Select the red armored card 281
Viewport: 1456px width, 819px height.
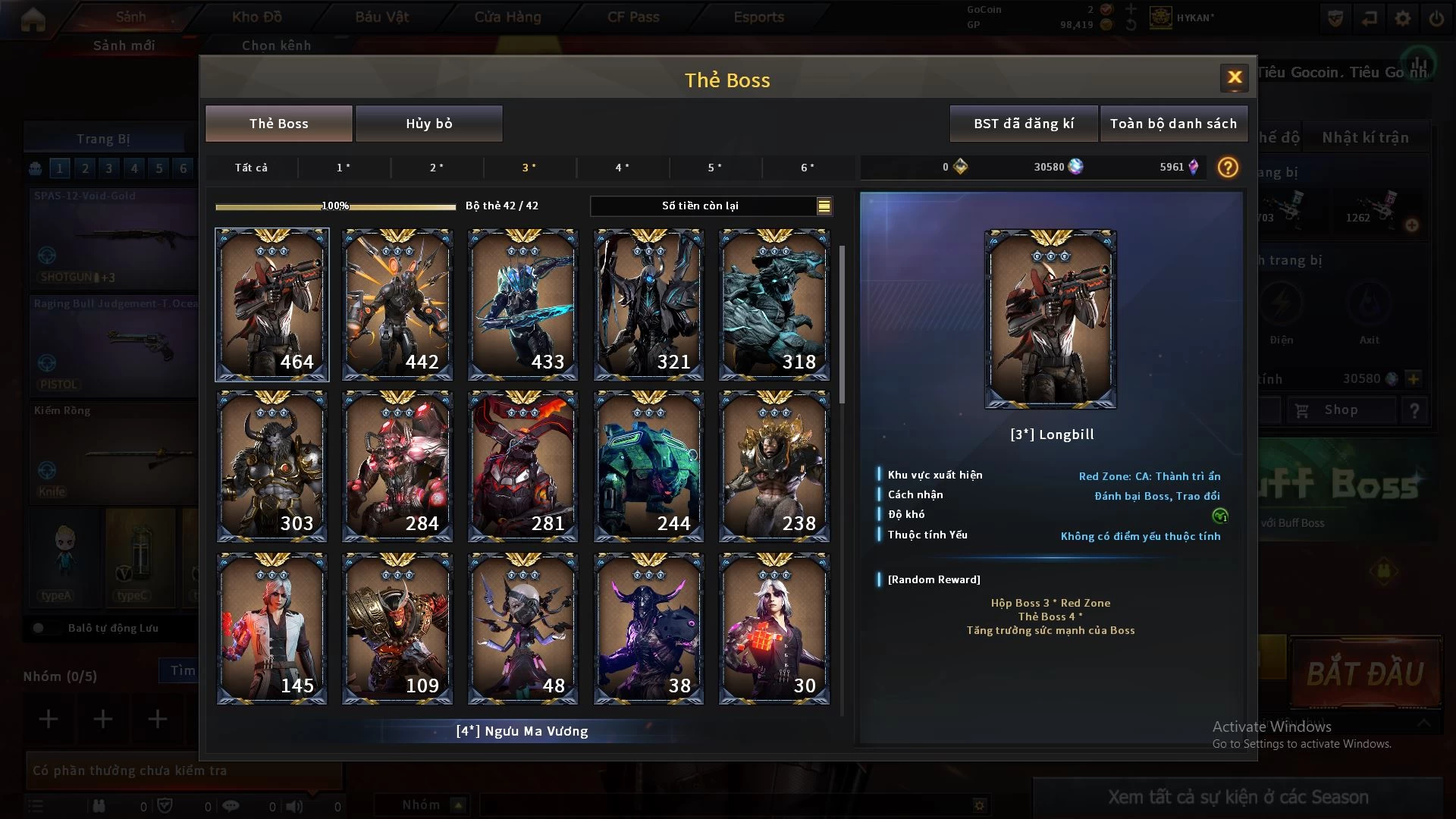(523, 466)
